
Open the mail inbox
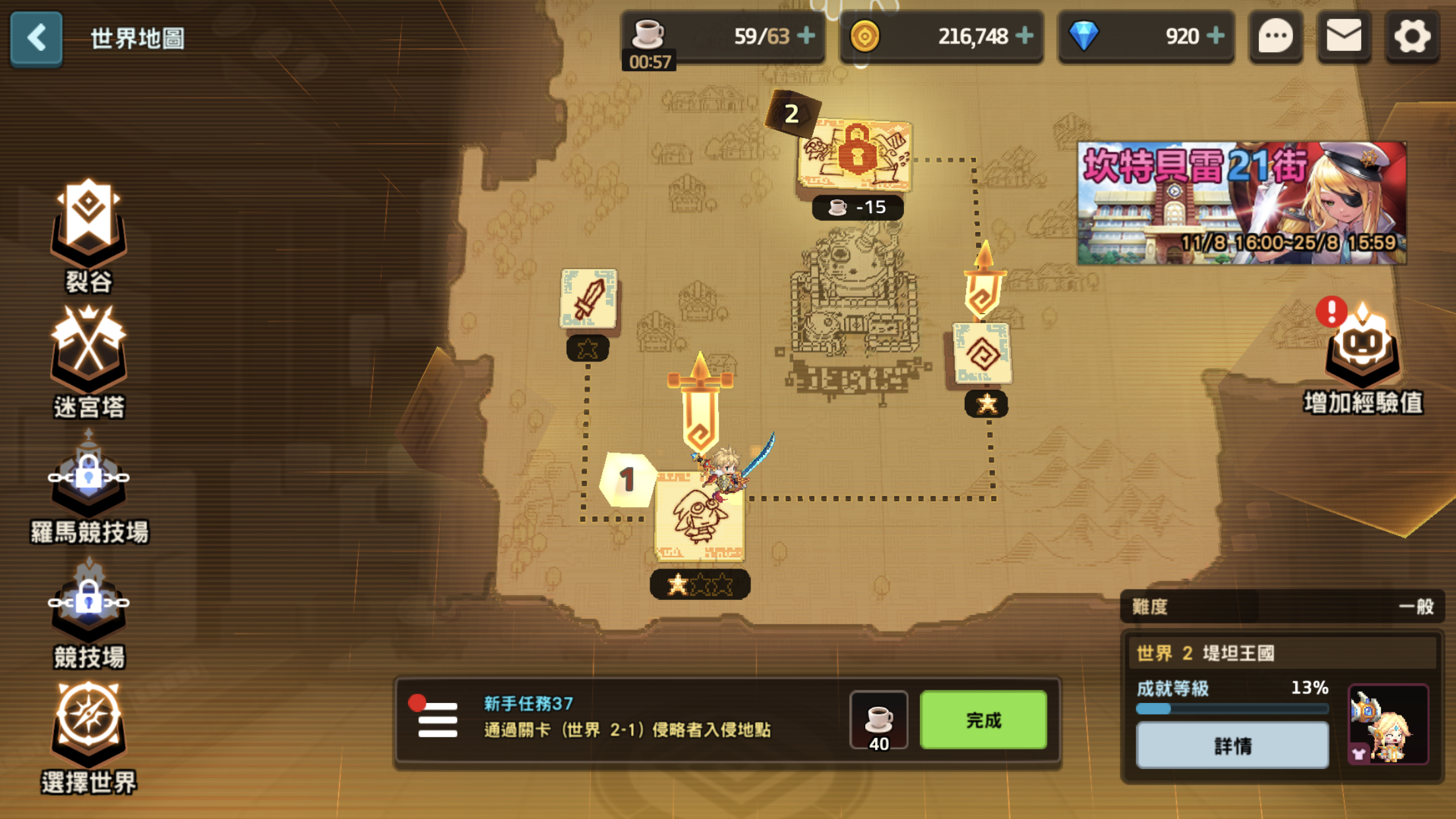(x=1344, y=37)
